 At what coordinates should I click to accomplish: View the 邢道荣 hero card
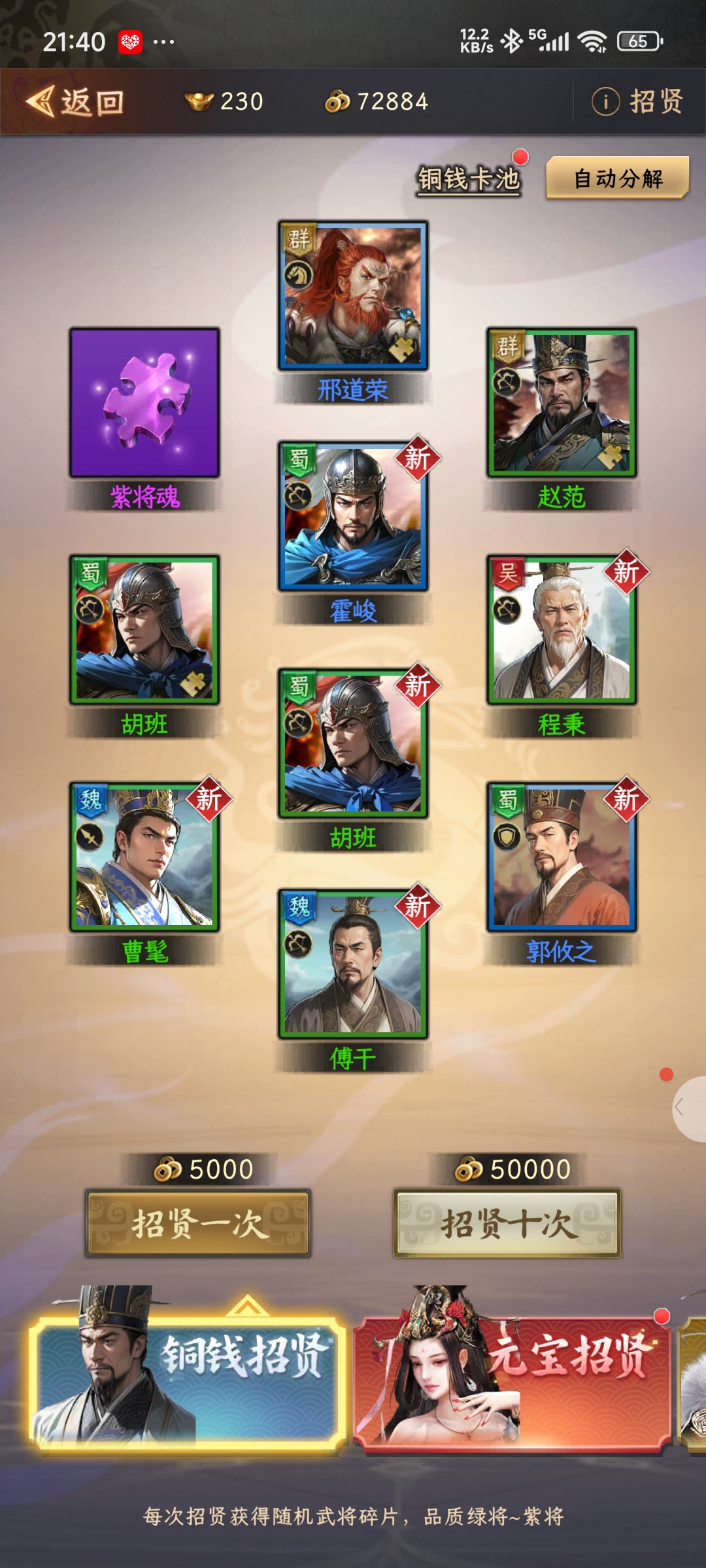[353, 295]
